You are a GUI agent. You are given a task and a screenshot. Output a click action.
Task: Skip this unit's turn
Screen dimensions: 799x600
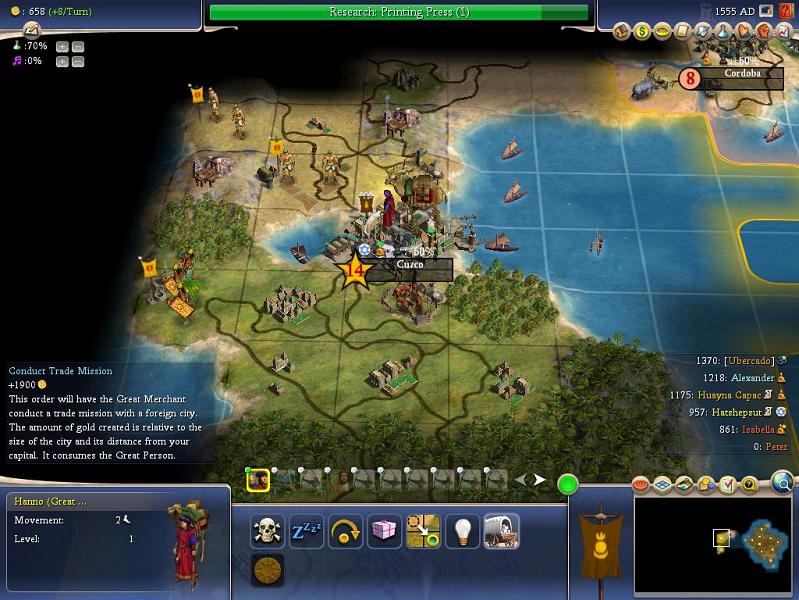tap(345, 531)
